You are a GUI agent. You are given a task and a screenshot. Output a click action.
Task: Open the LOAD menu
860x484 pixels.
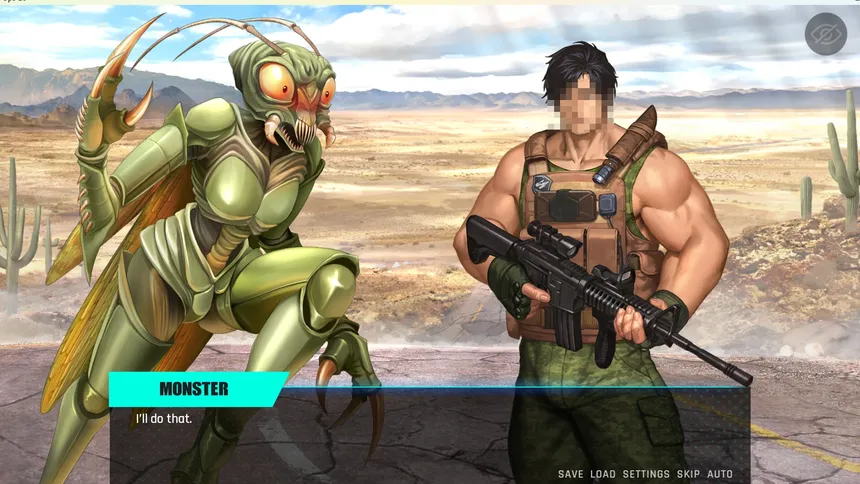pos(603,474)
